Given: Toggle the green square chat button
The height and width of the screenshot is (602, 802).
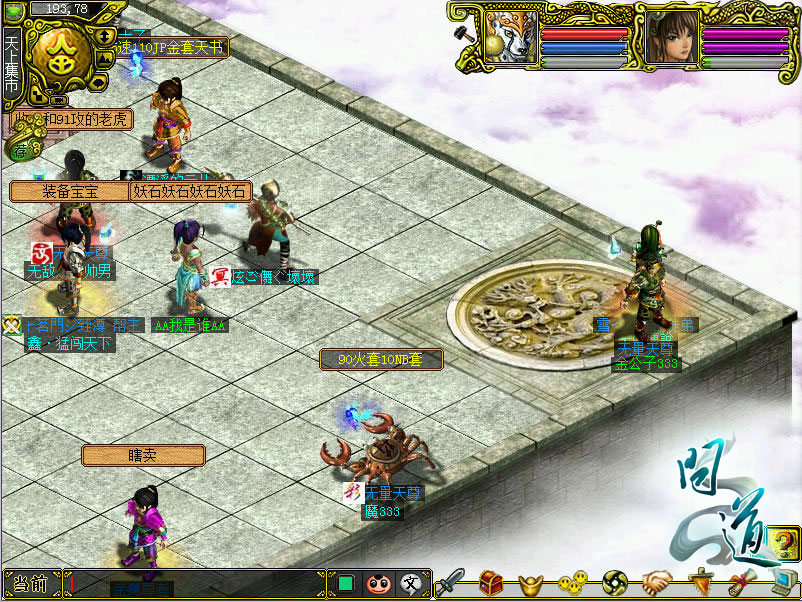Looking at the screenshot, I should click(346, 583).
